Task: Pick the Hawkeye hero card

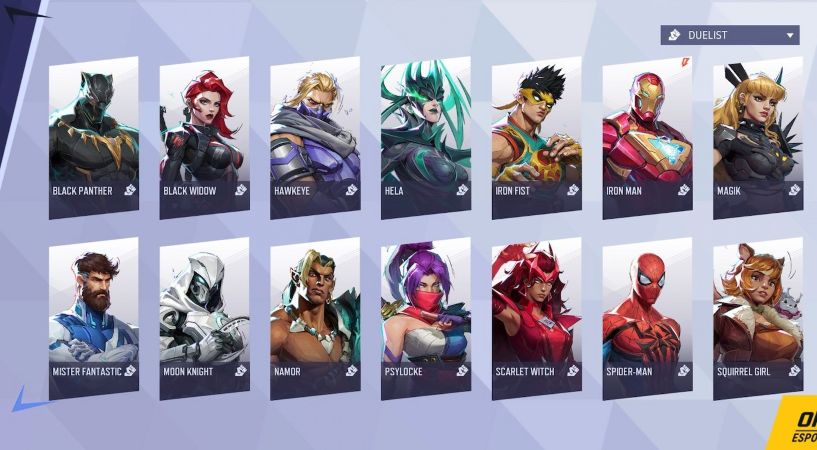Action: (315, 135)
